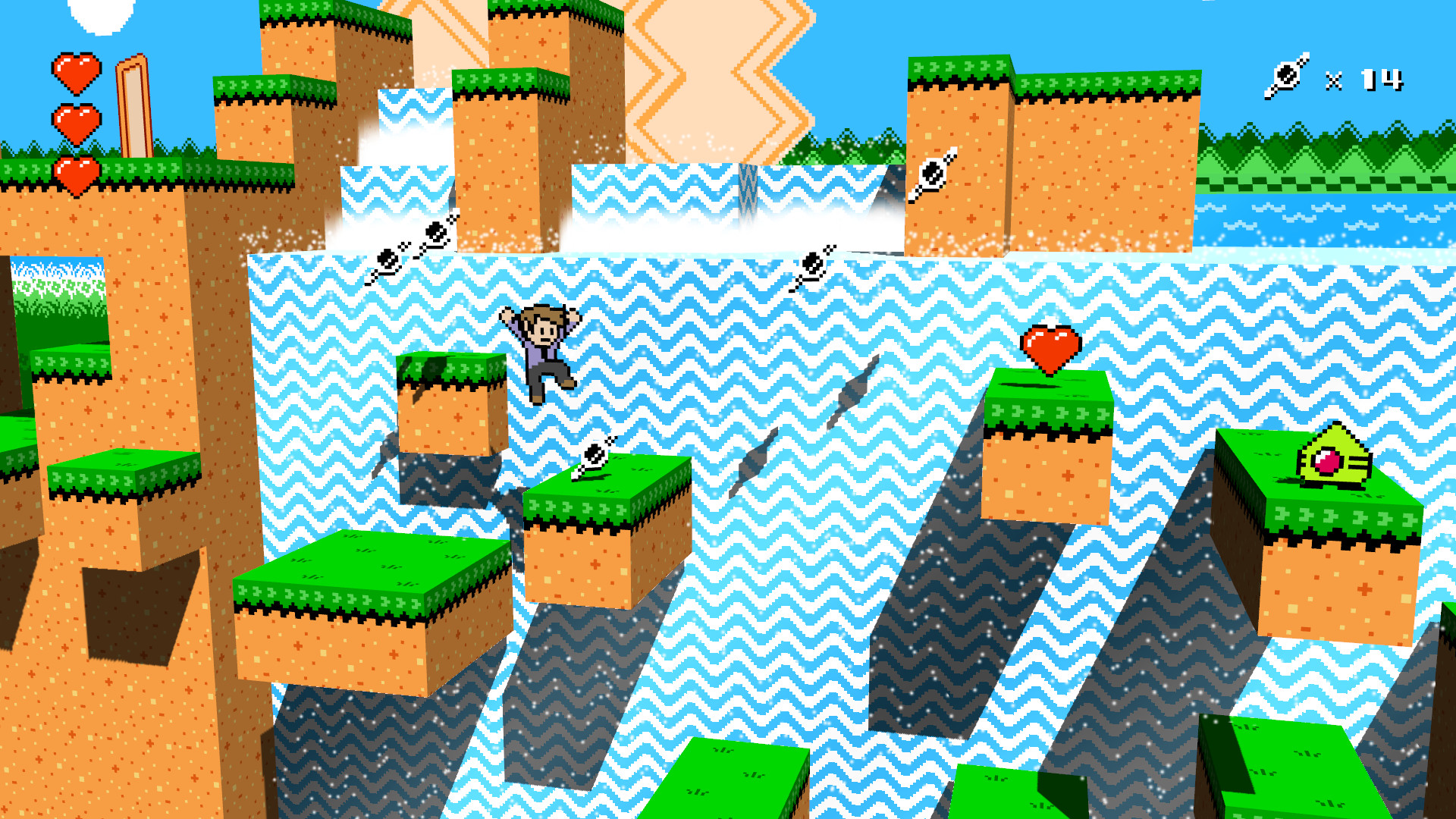Screen dimensions: 1456x819
Task: Select the paddle floating over the right waterfall
Action: [x=814, y=263]
